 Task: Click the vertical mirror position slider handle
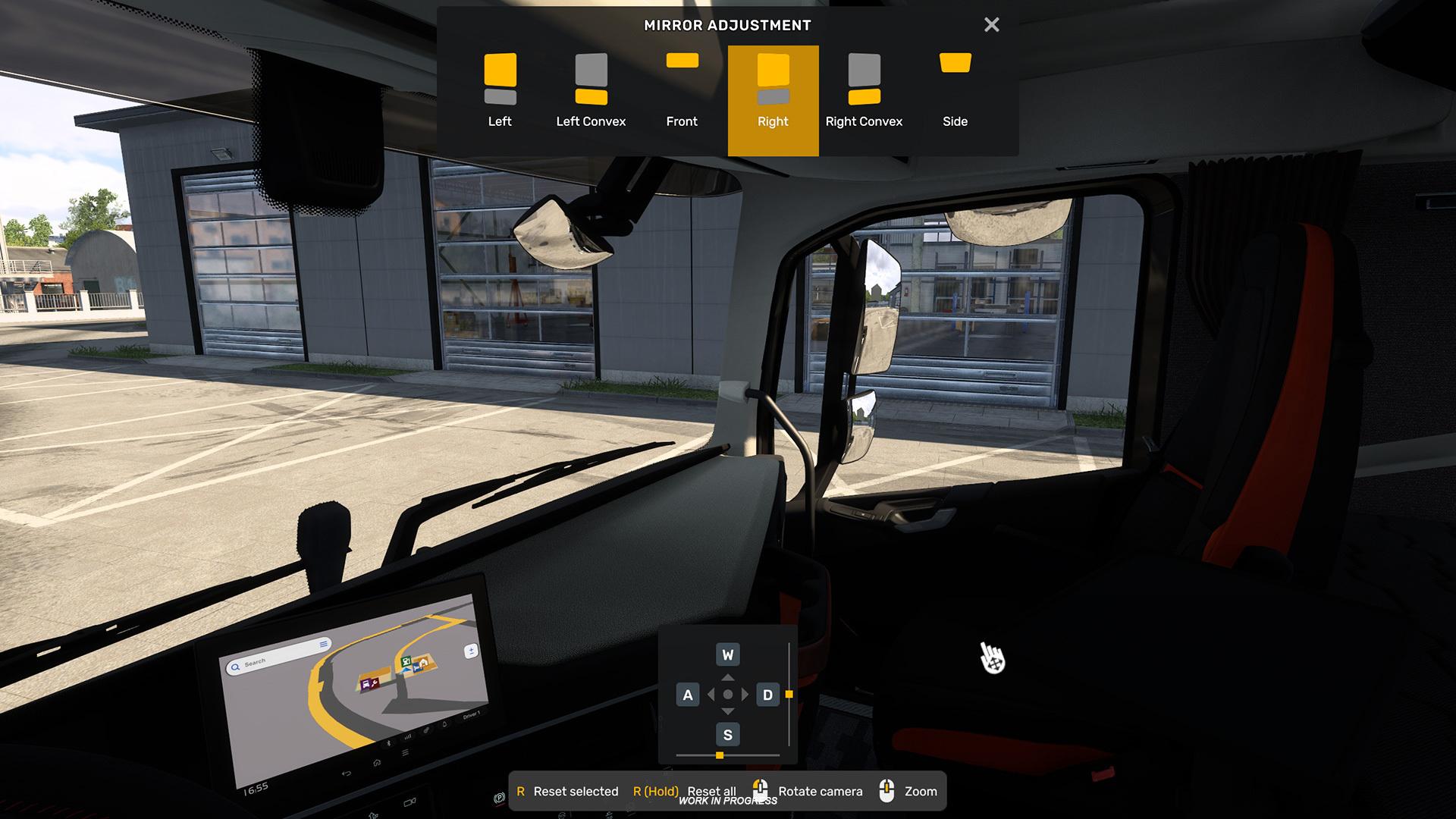coord(789,695)
